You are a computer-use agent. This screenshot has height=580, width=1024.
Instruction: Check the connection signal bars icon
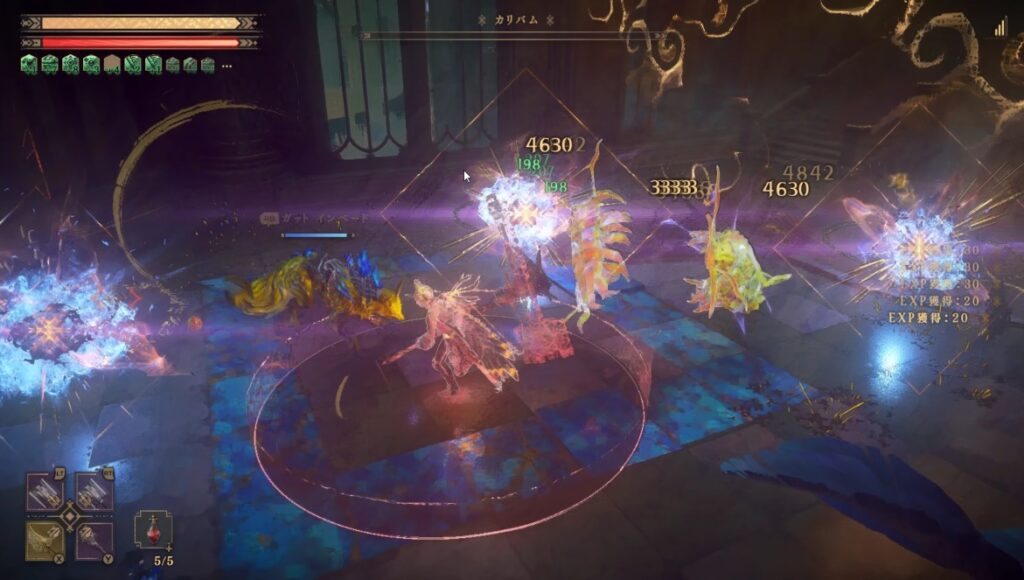[1000, 29]
